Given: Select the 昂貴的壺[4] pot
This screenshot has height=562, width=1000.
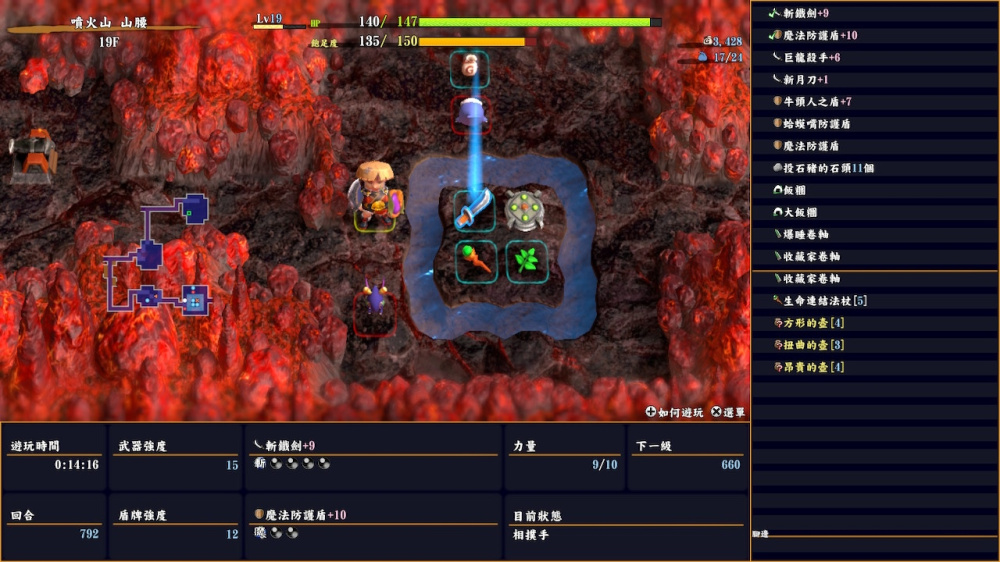Looking at the screenshot, I should [814, 367].
